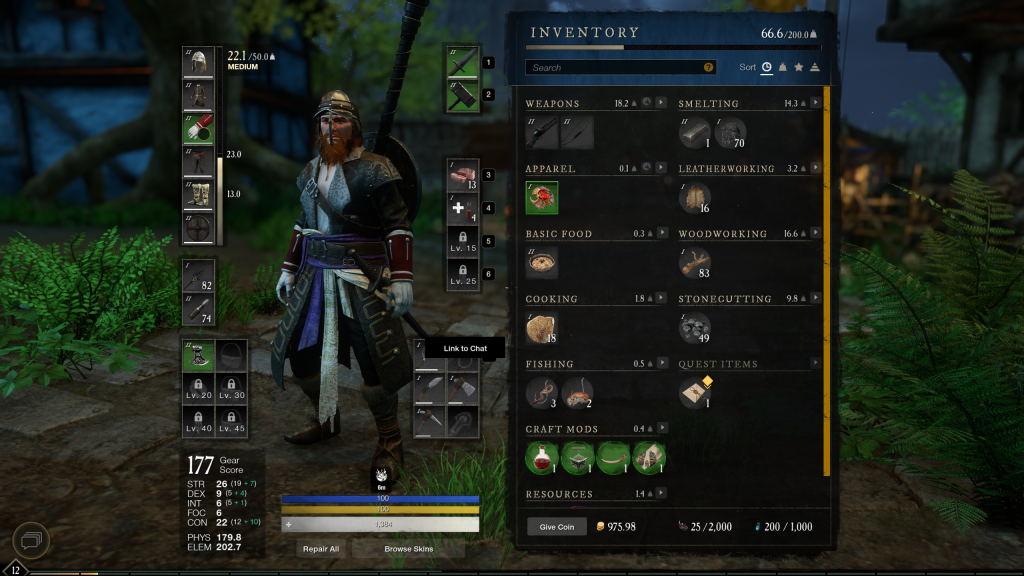Image resolution: width=1024 pixels, height=576 pixels.
Task: Select the equipped hammer weapon slot
Action: click(464, 95)
